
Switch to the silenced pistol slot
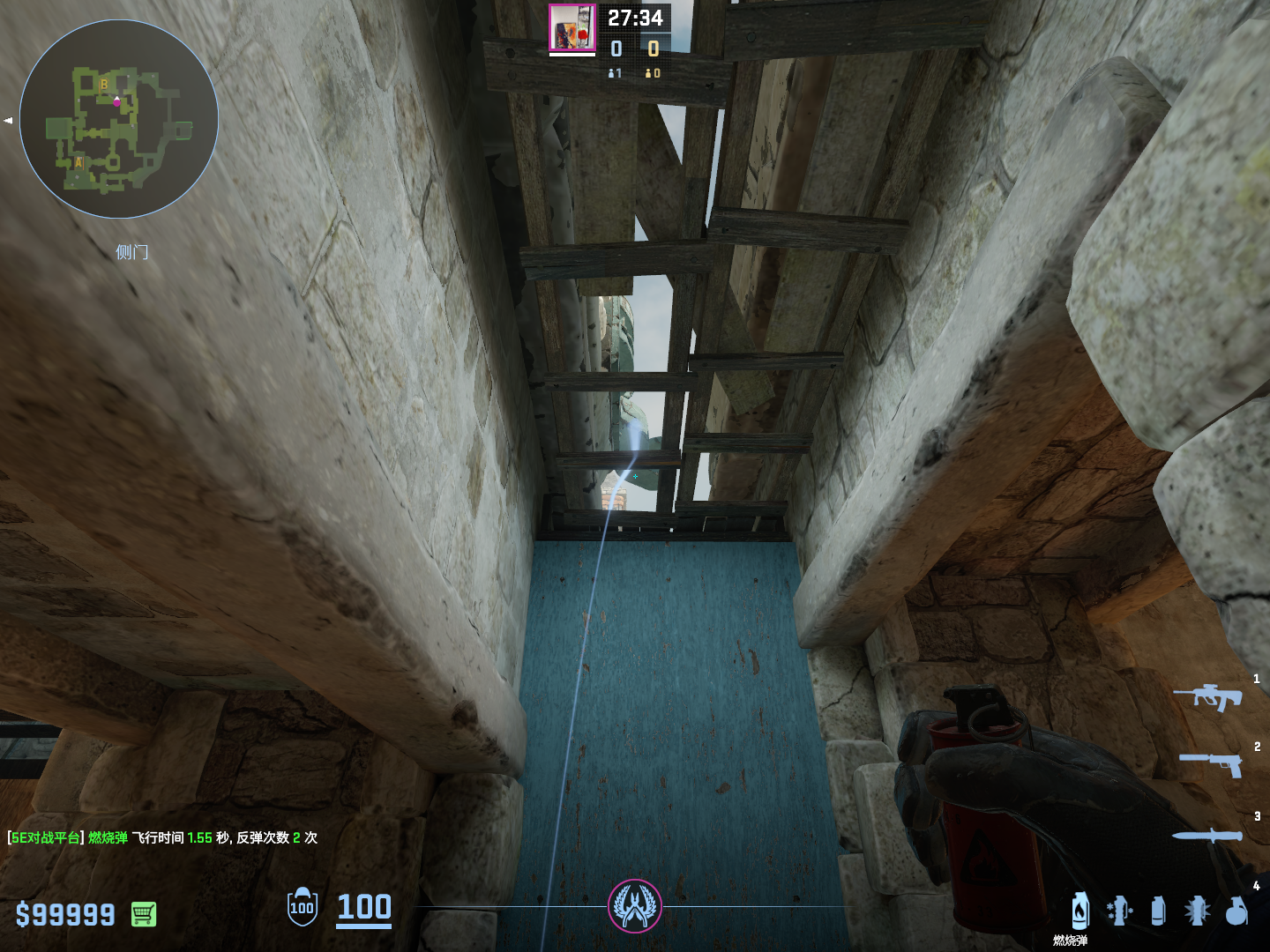pos(1211,763)
